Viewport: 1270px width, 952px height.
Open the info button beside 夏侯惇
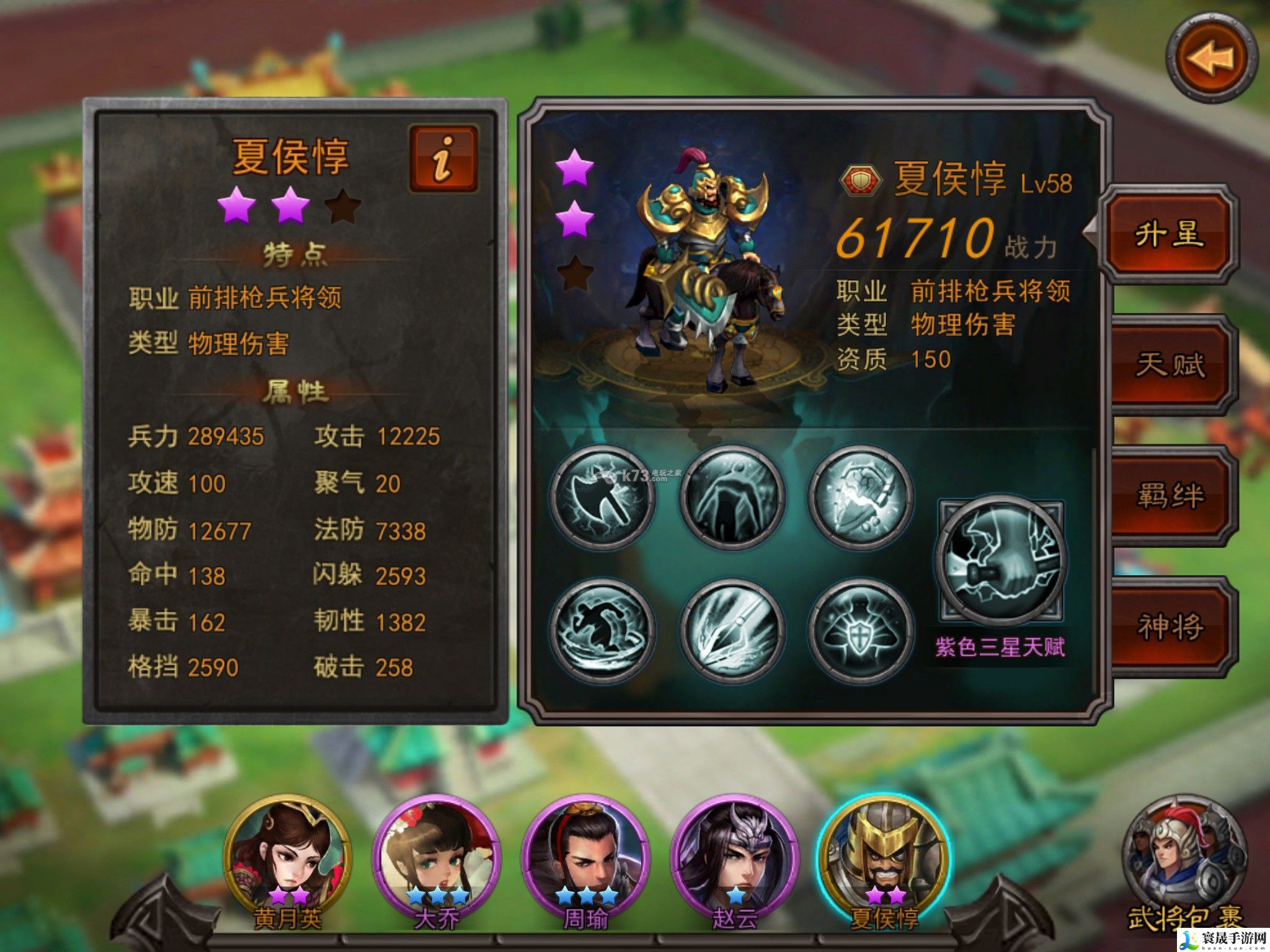click(x=443, y=159)
